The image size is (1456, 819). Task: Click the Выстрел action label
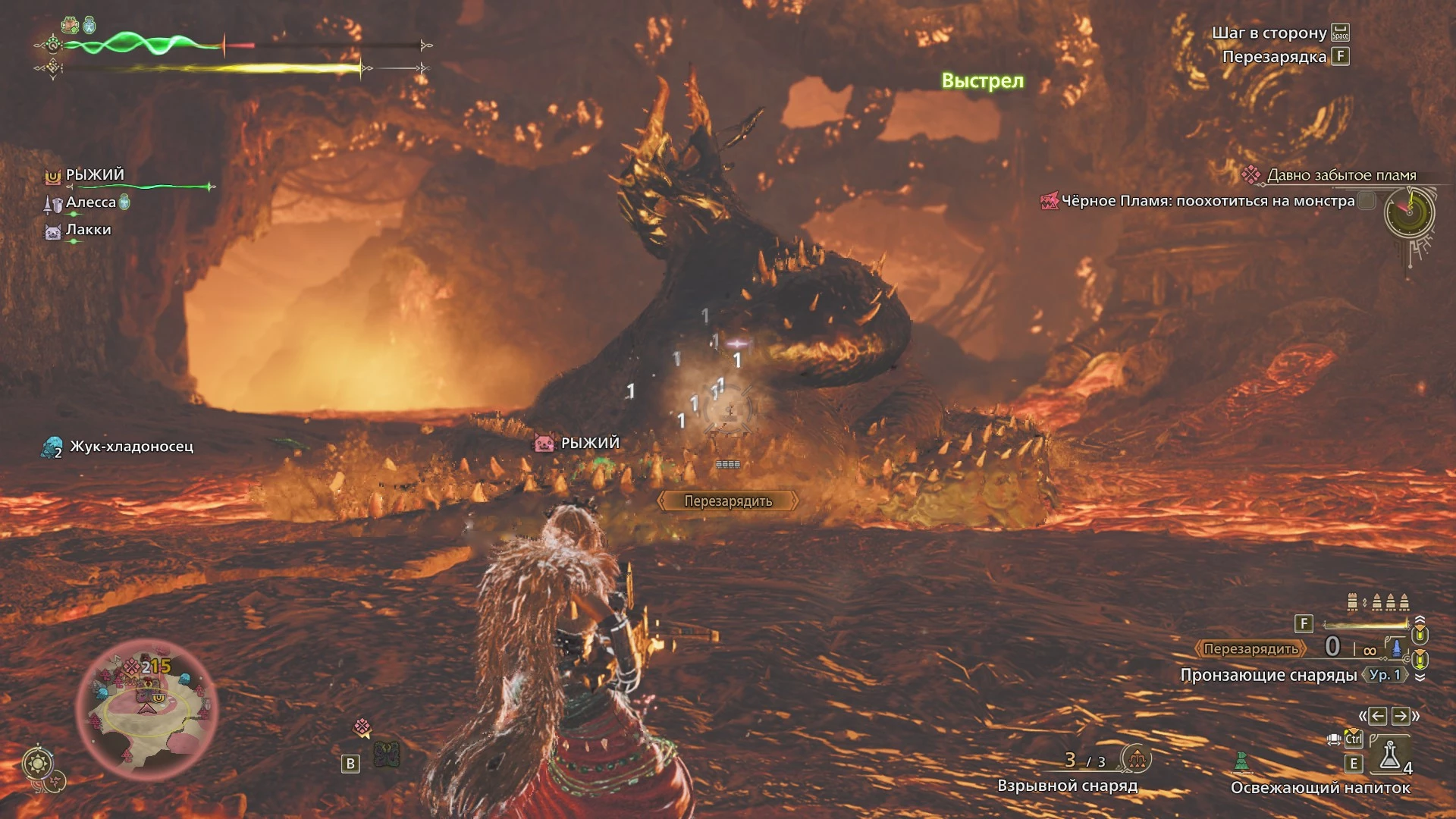[x=982, y=81]
